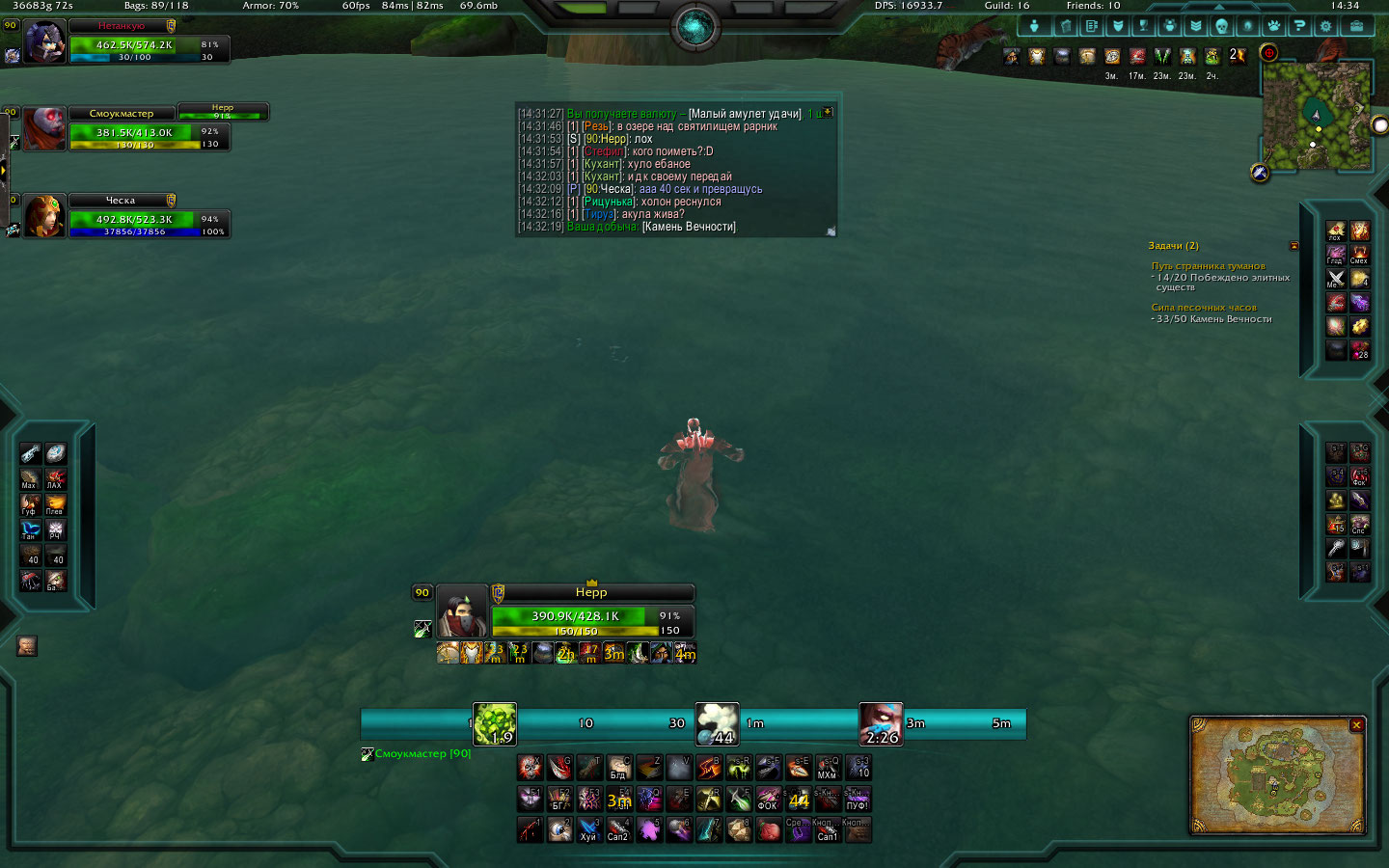Open the pet journal paw button
1389x868 pixels.
pyautogui.click(x=1274, y=26)
